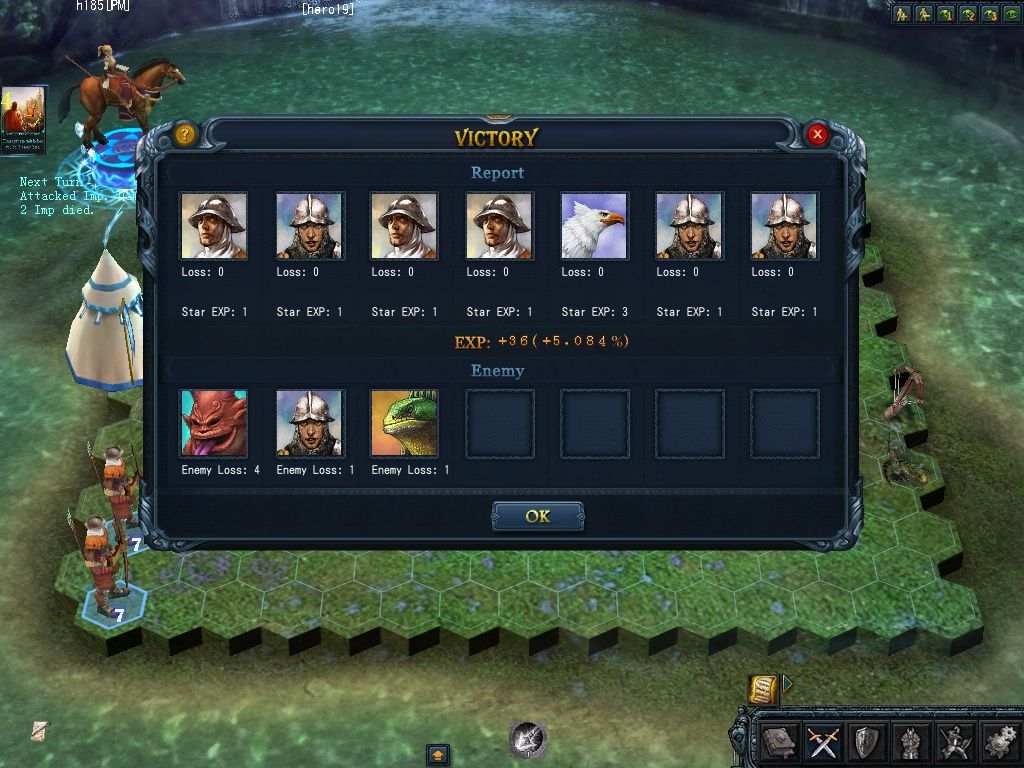
Task: Open help via the yellow question mark
Action: click(184, 134)
